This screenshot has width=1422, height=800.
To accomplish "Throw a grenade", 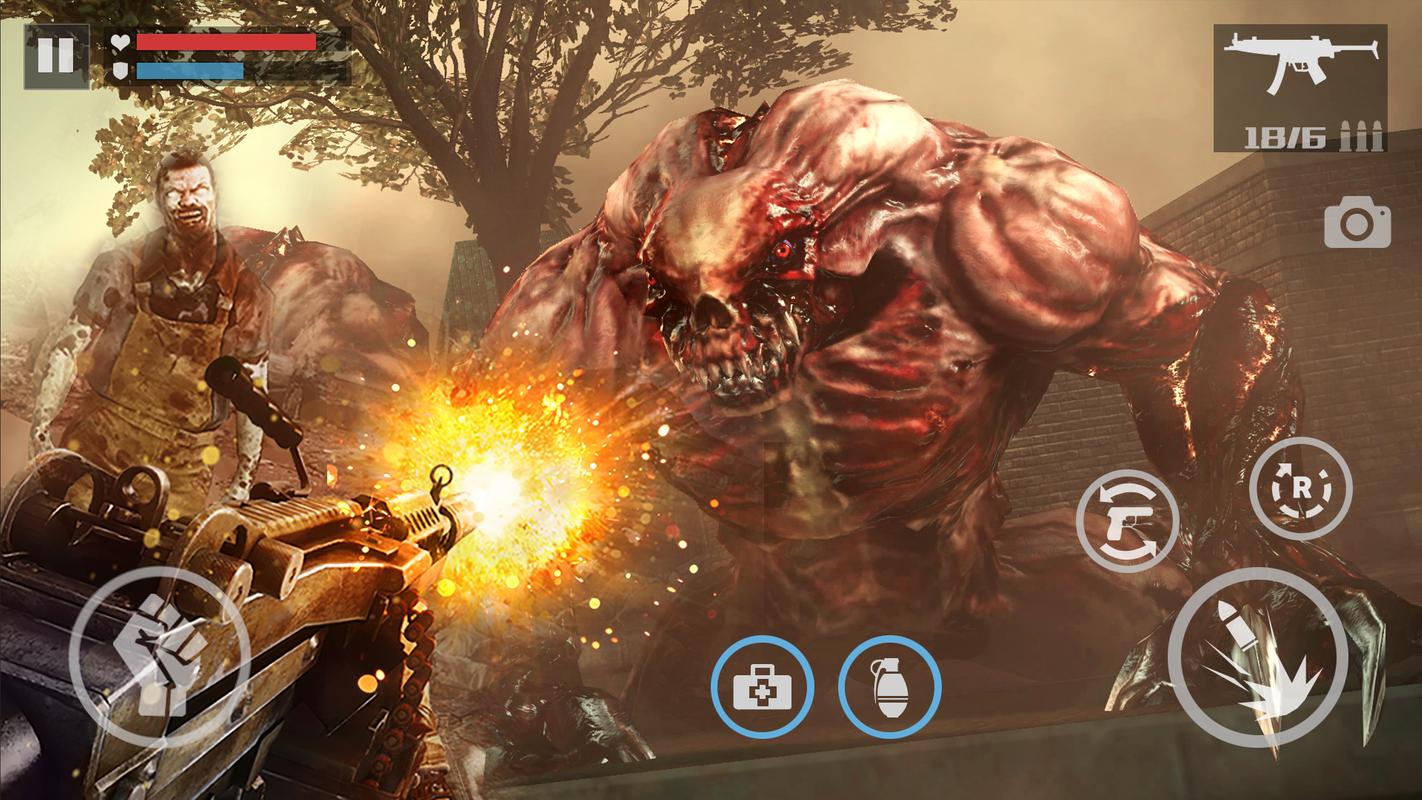I will point(889,687).
